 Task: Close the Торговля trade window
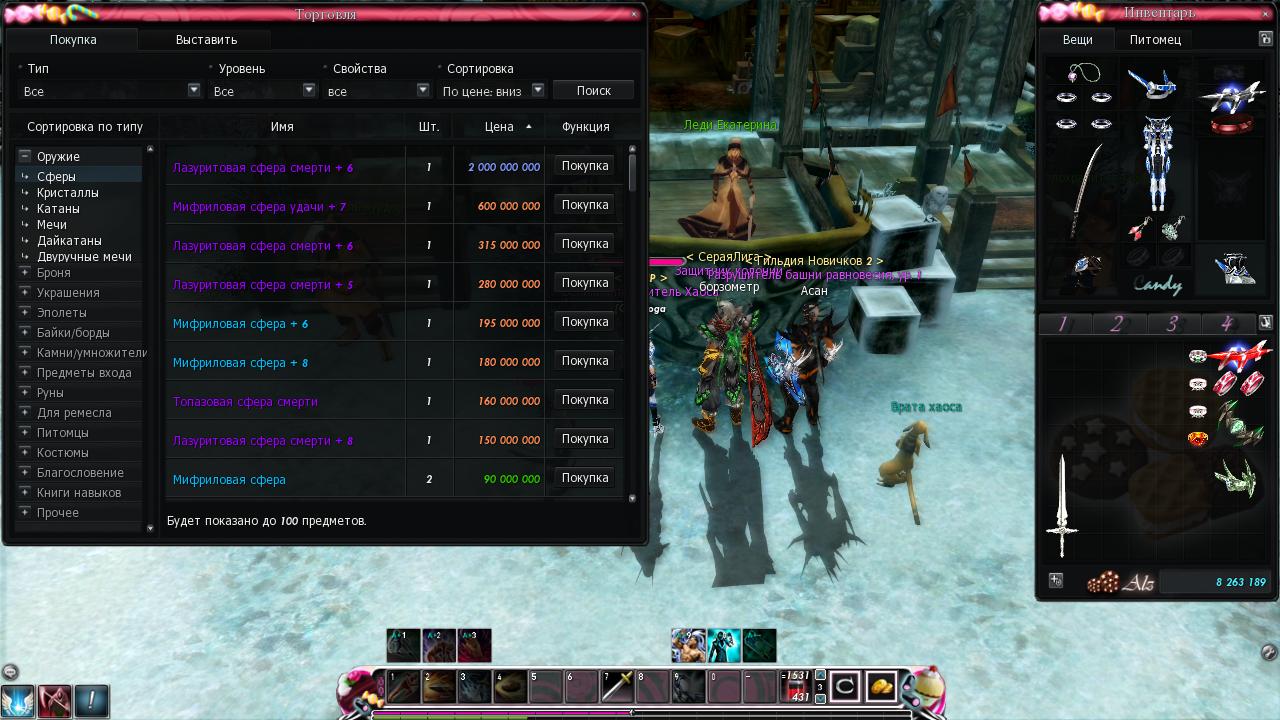(x=634, y=14)
